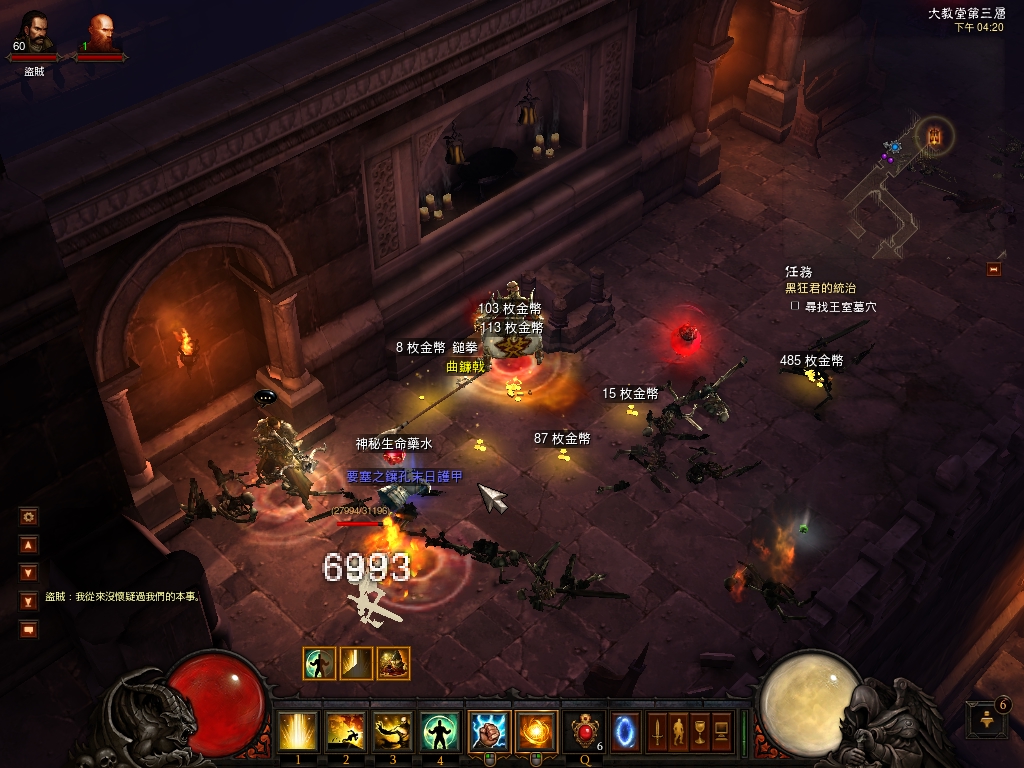Activate the glowing silhouette skill in slot 4
This screenshot has width=1024, height=768.
pos(440,731)
